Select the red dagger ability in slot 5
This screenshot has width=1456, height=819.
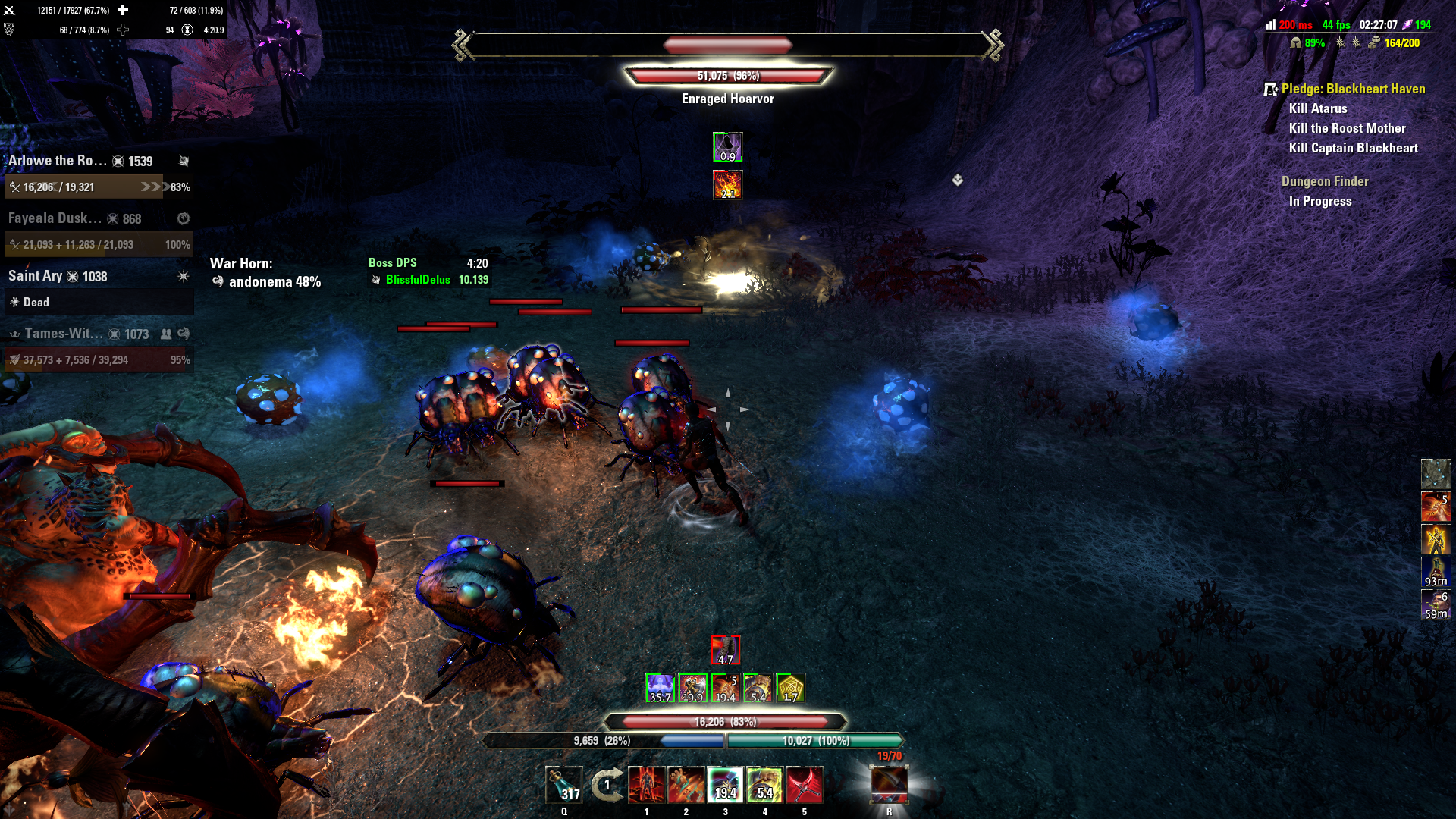(x=805, y=786)
